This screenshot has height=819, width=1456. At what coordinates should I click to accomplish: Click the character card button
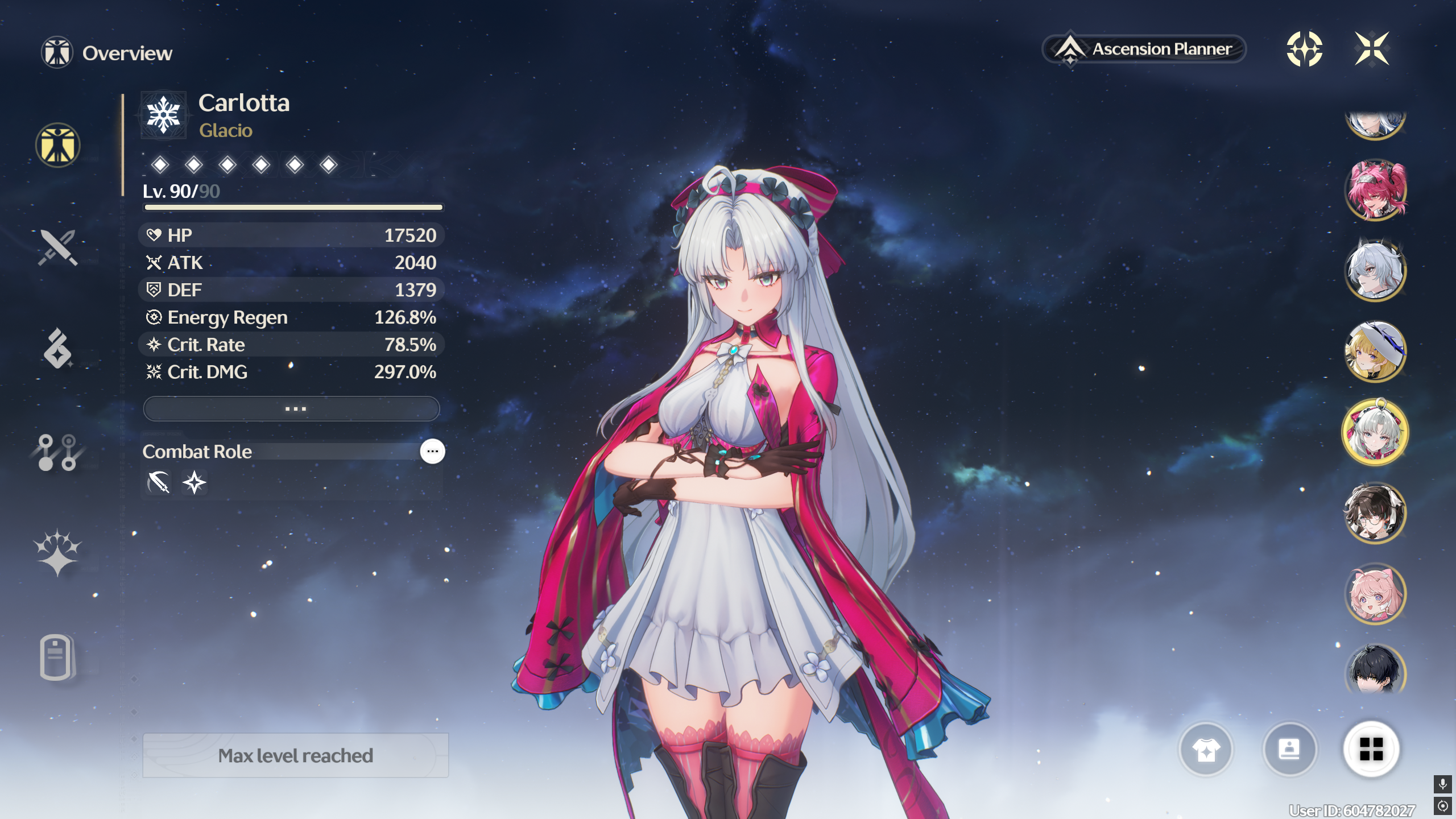tap(1289, 750)
